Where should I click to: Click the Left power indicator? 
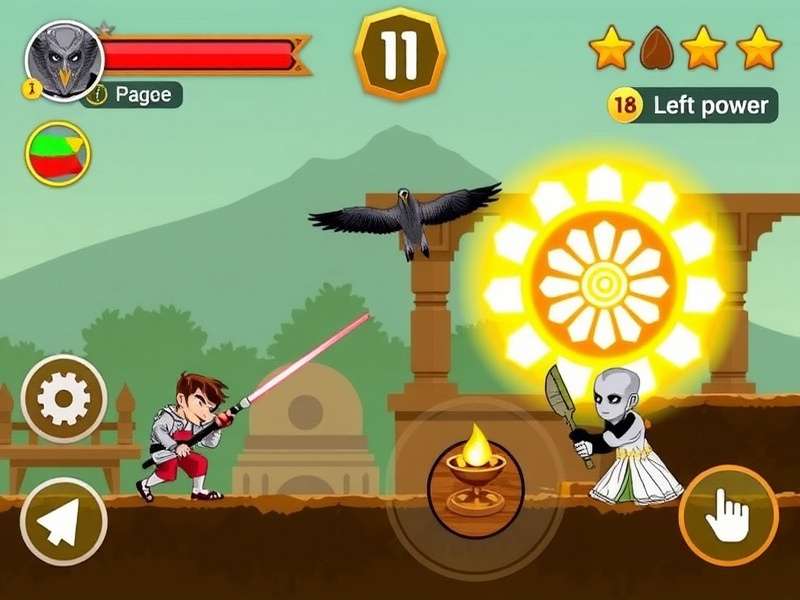pos(693,105)
